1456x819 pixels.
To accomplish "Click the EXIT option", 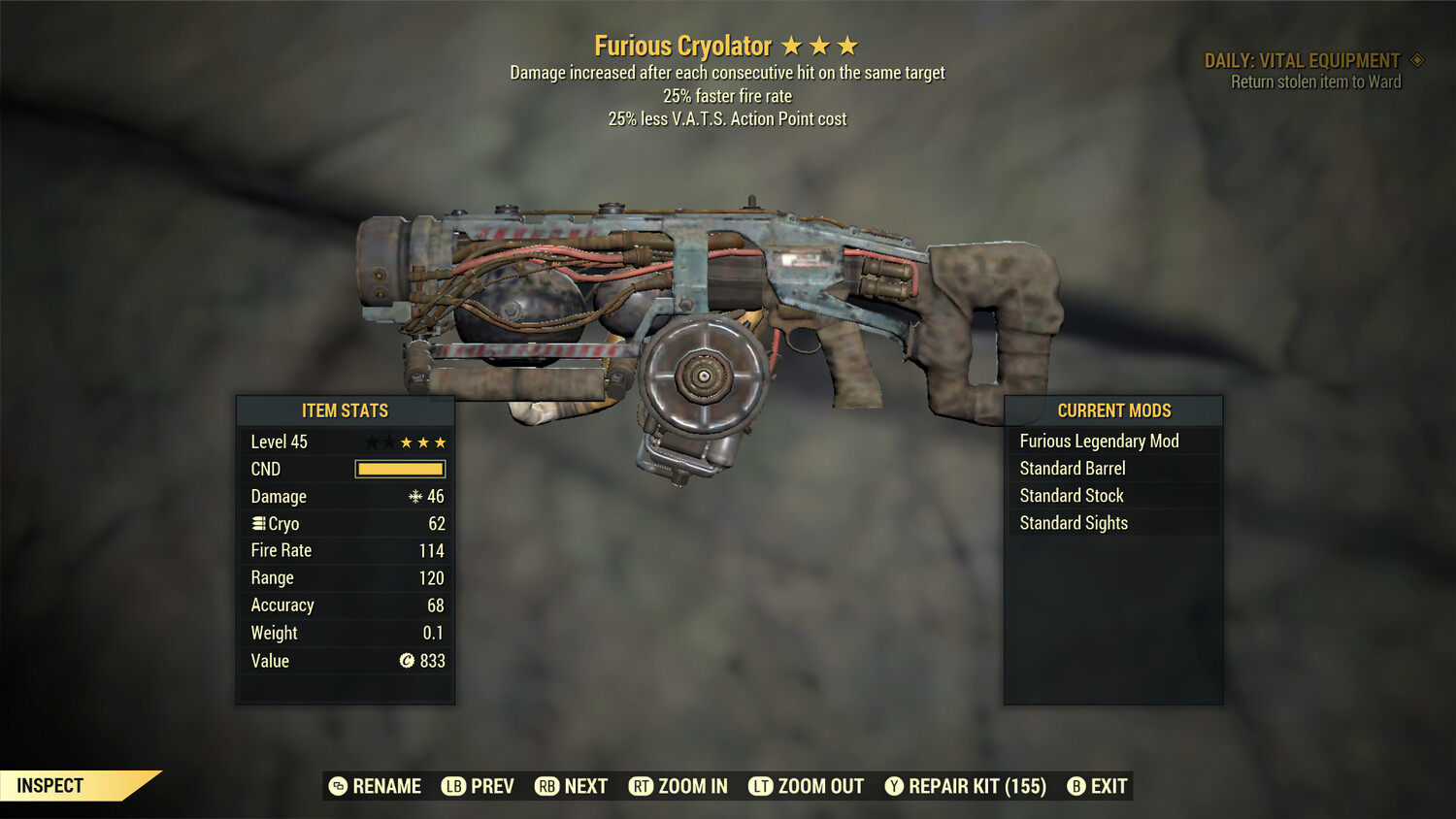I will (x=1109, y=786).
